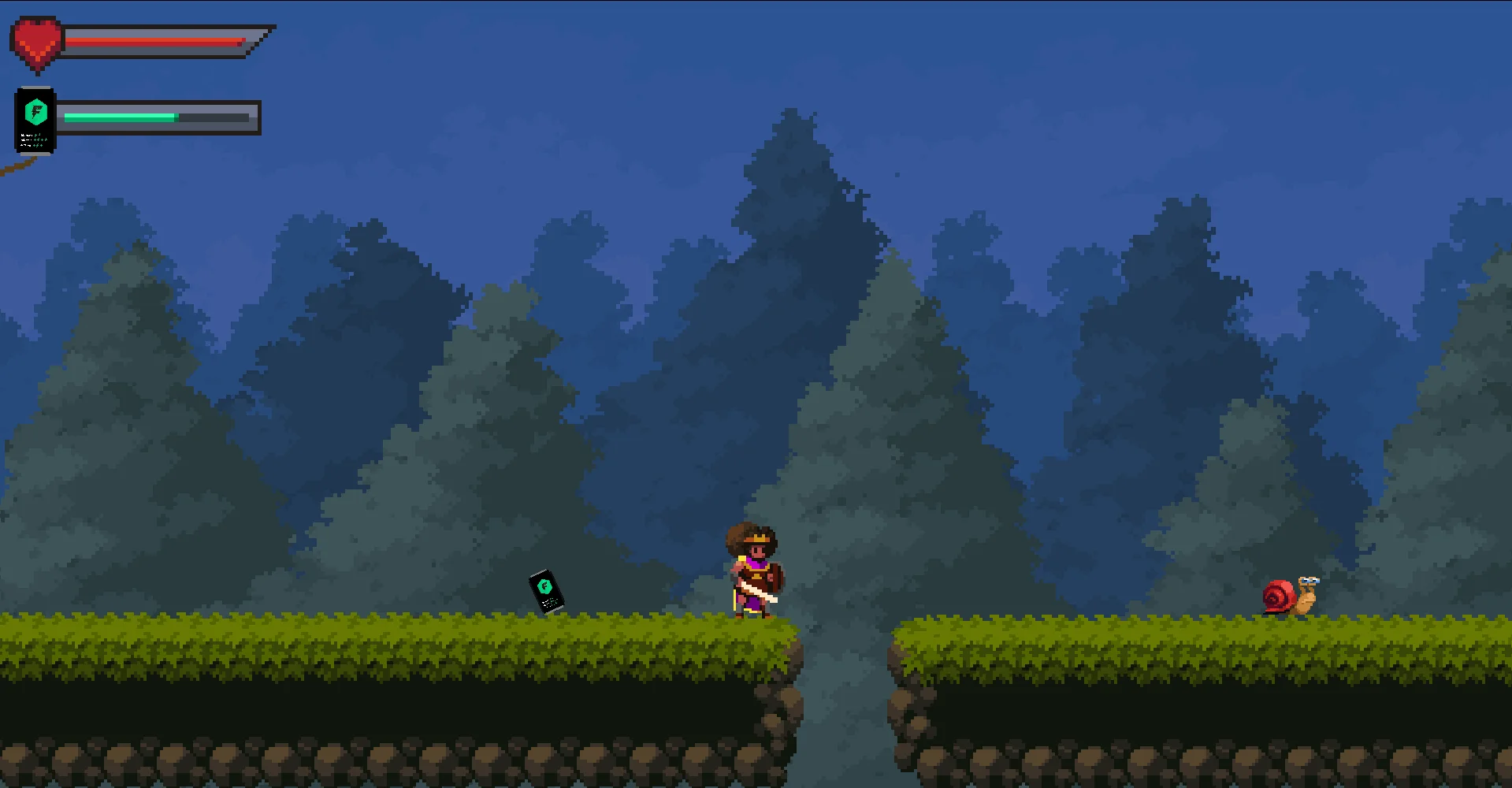This screenshot has width=1512, height=788.
Task: Click the red heart health icon
Action: [x=35, y=38]
